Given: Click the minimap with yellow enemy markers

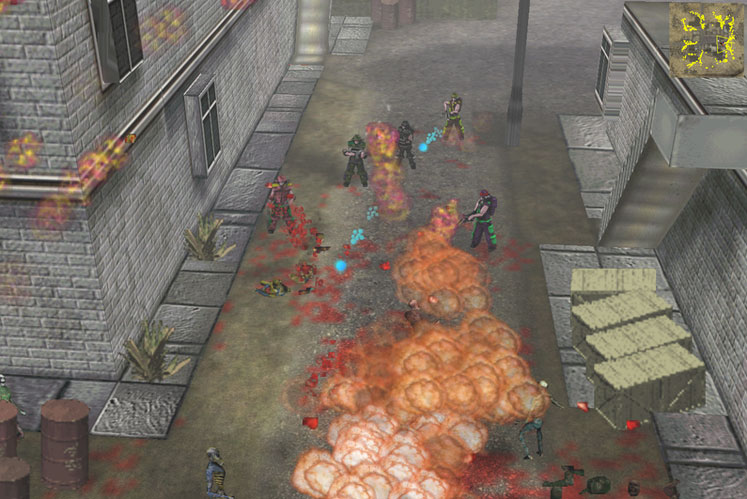Looking at the screenshot, I should 706,40.
